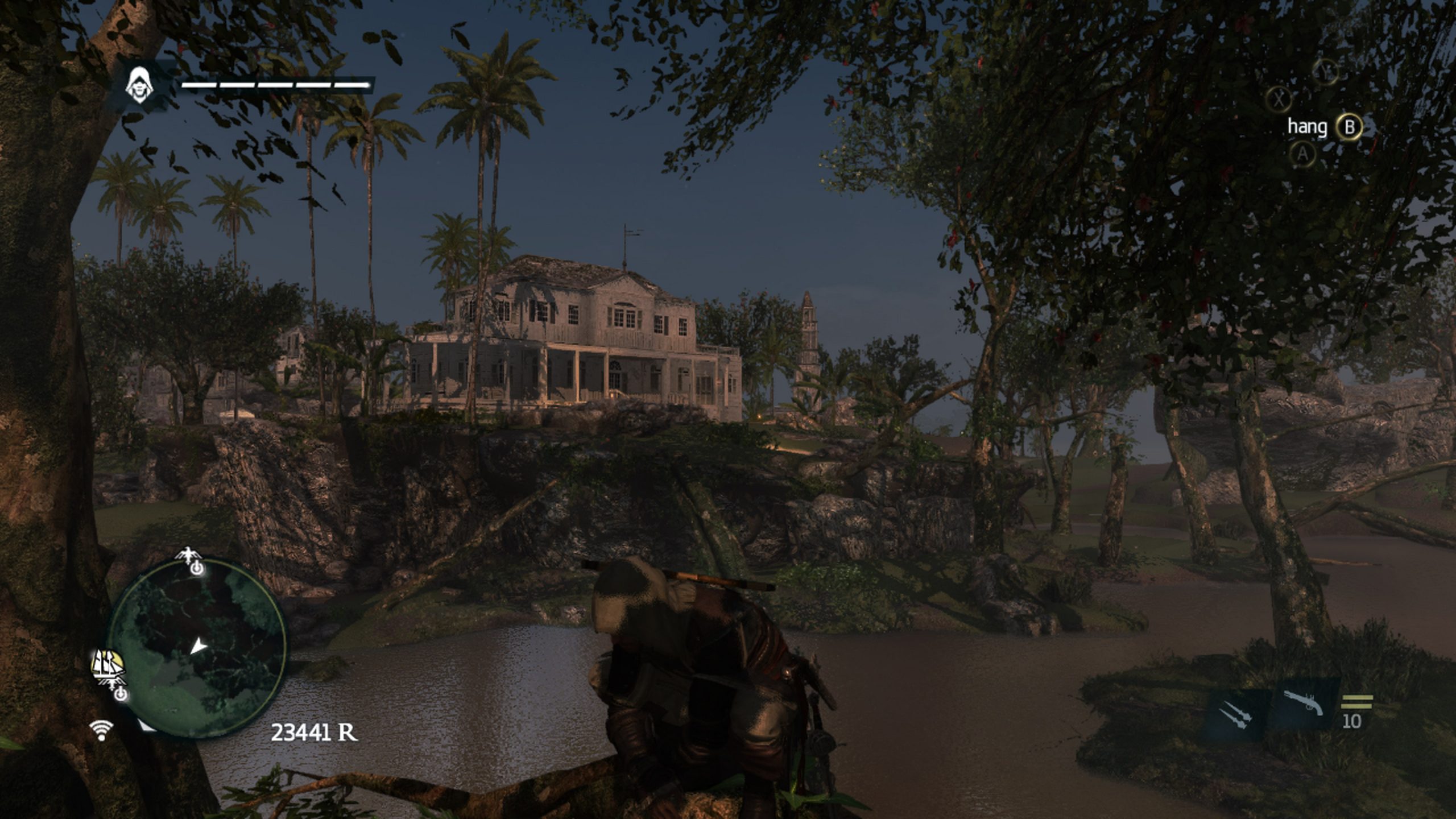Check the wireless signal status icon

coord(101,730)
